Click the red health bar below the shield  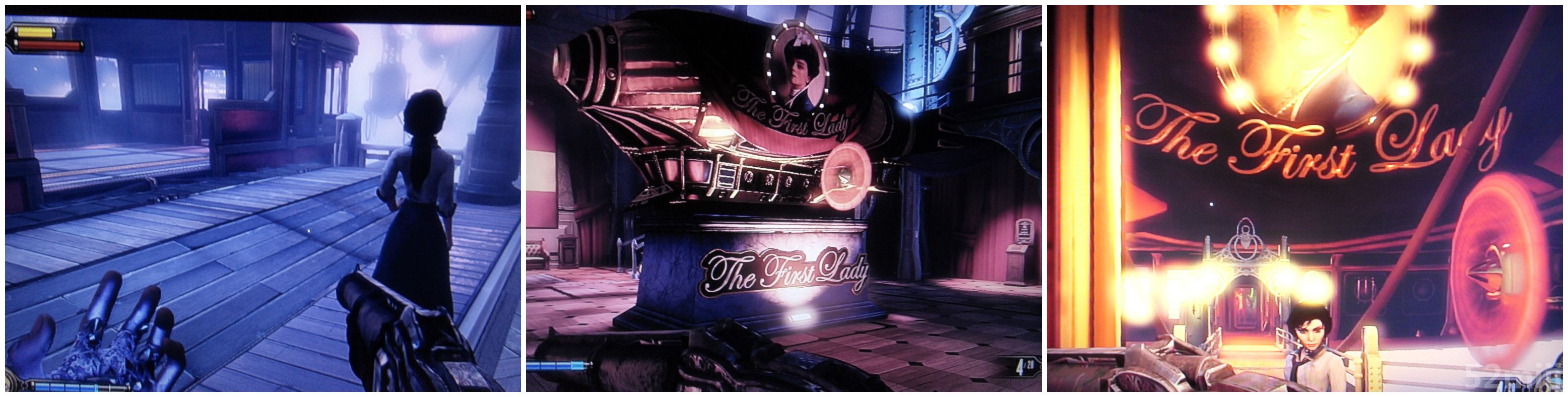(49, 46)
